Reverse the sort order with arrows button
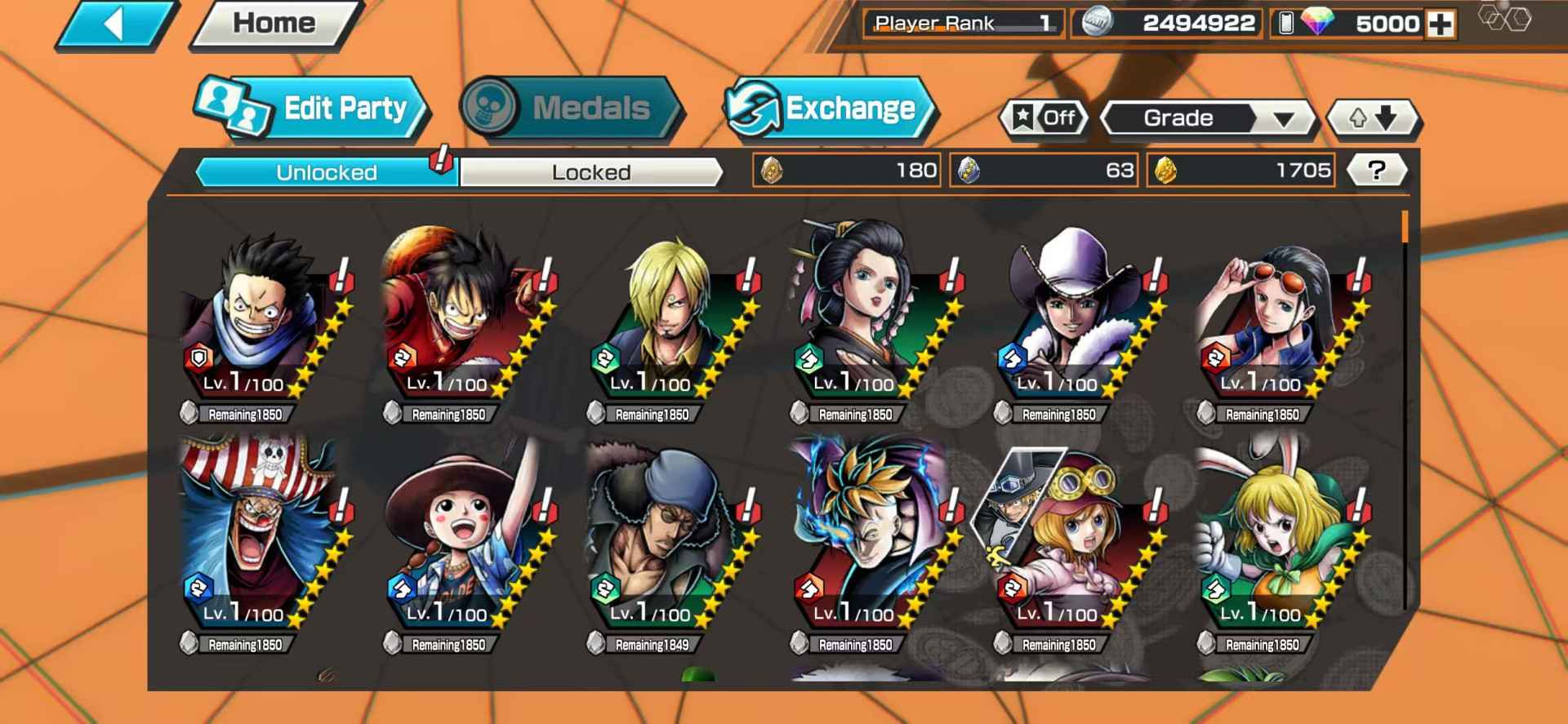The image size is (1568, 724). 1373,119
